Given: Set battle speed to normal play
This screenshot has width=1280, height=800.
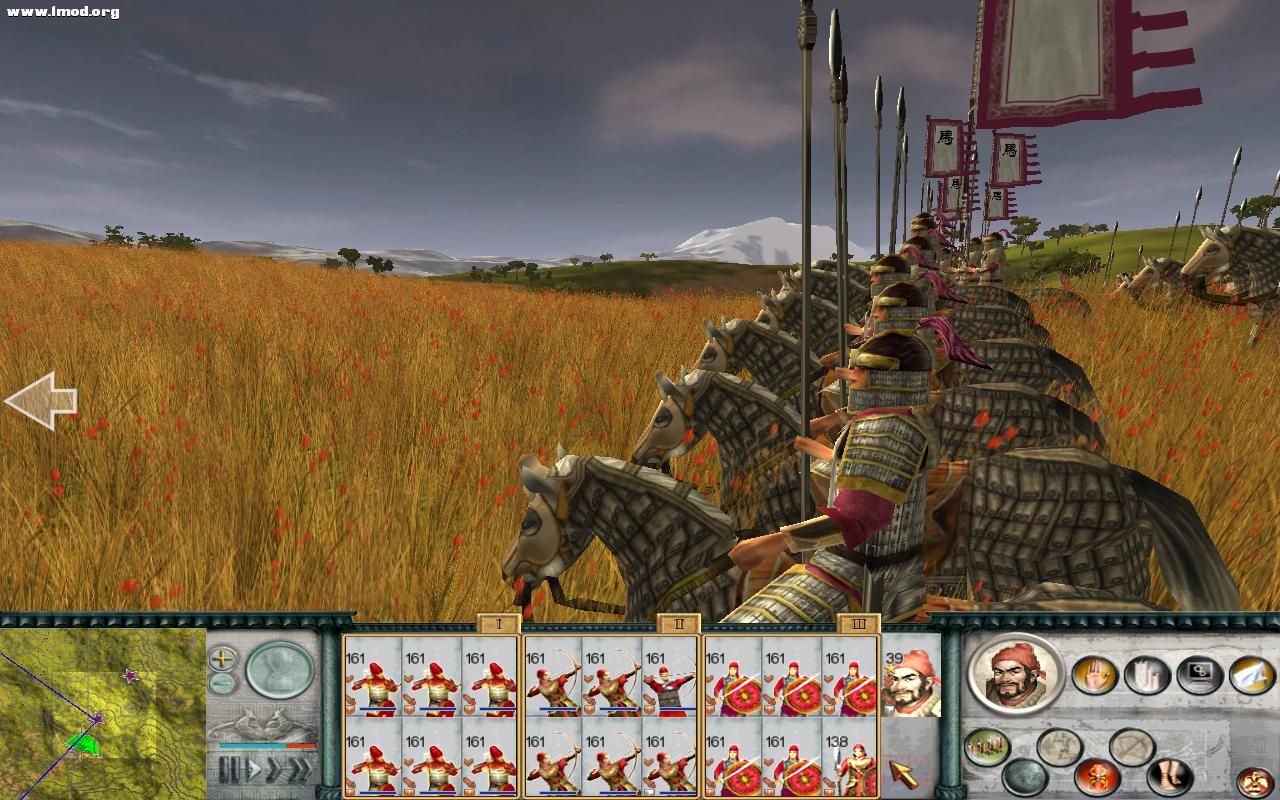Looking at the screenshot, I should tap(254, 771).
